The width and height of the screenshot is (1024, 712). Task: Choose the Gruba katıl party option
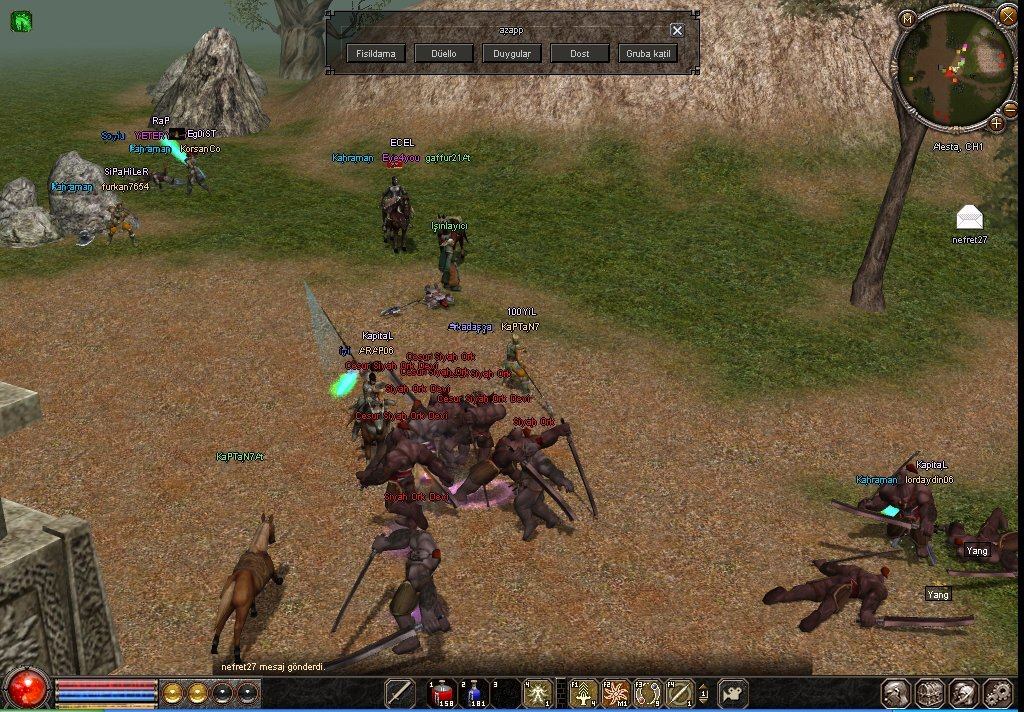pyautogui.click(x=648, y=53)
